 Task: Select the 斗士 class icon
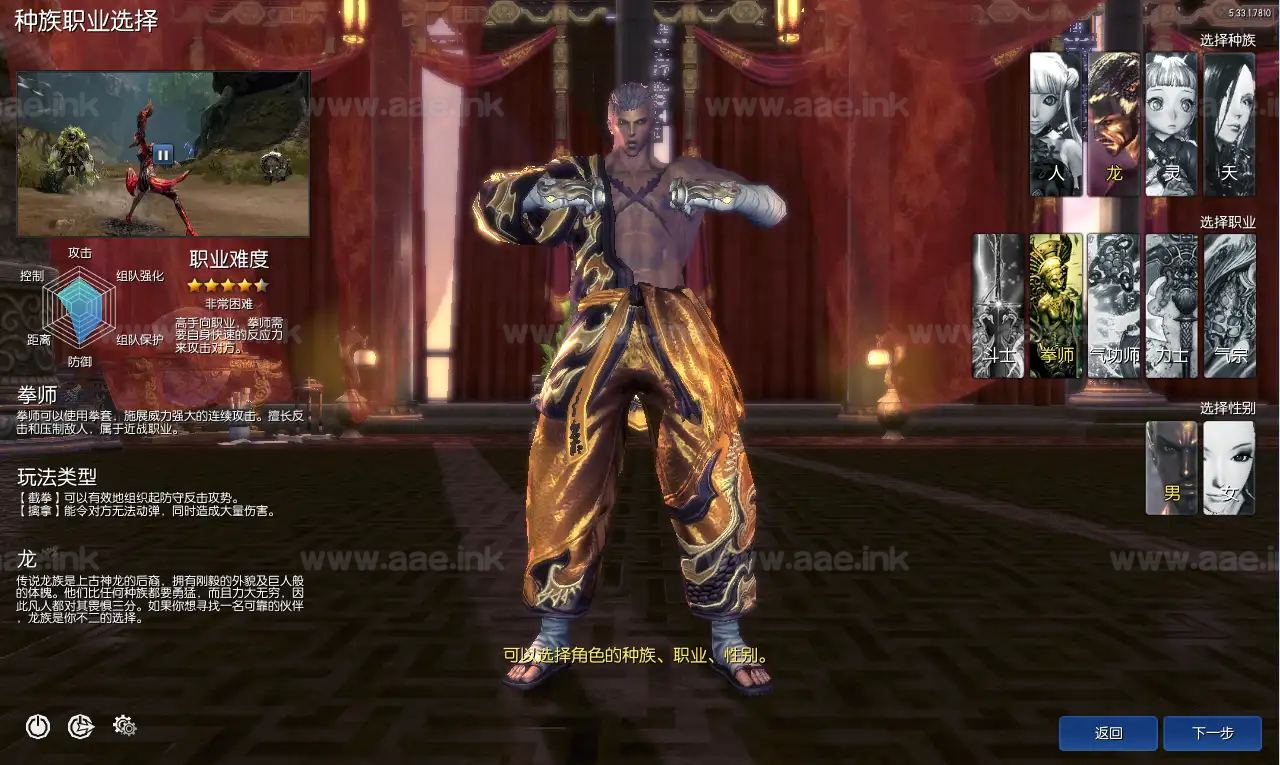(997, 305)
